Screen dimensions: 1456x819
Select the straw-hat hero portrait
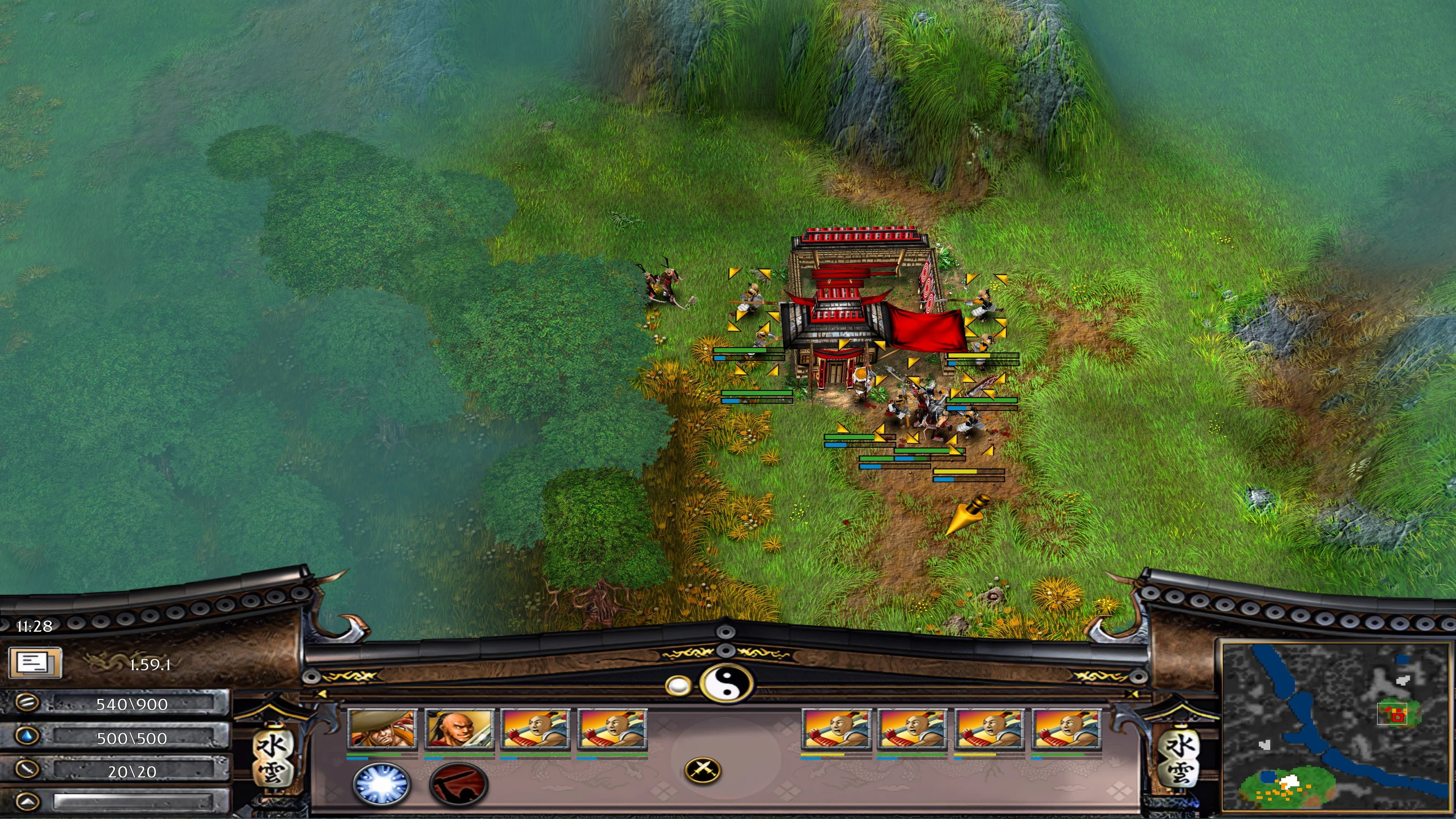[x=382, y=729]
